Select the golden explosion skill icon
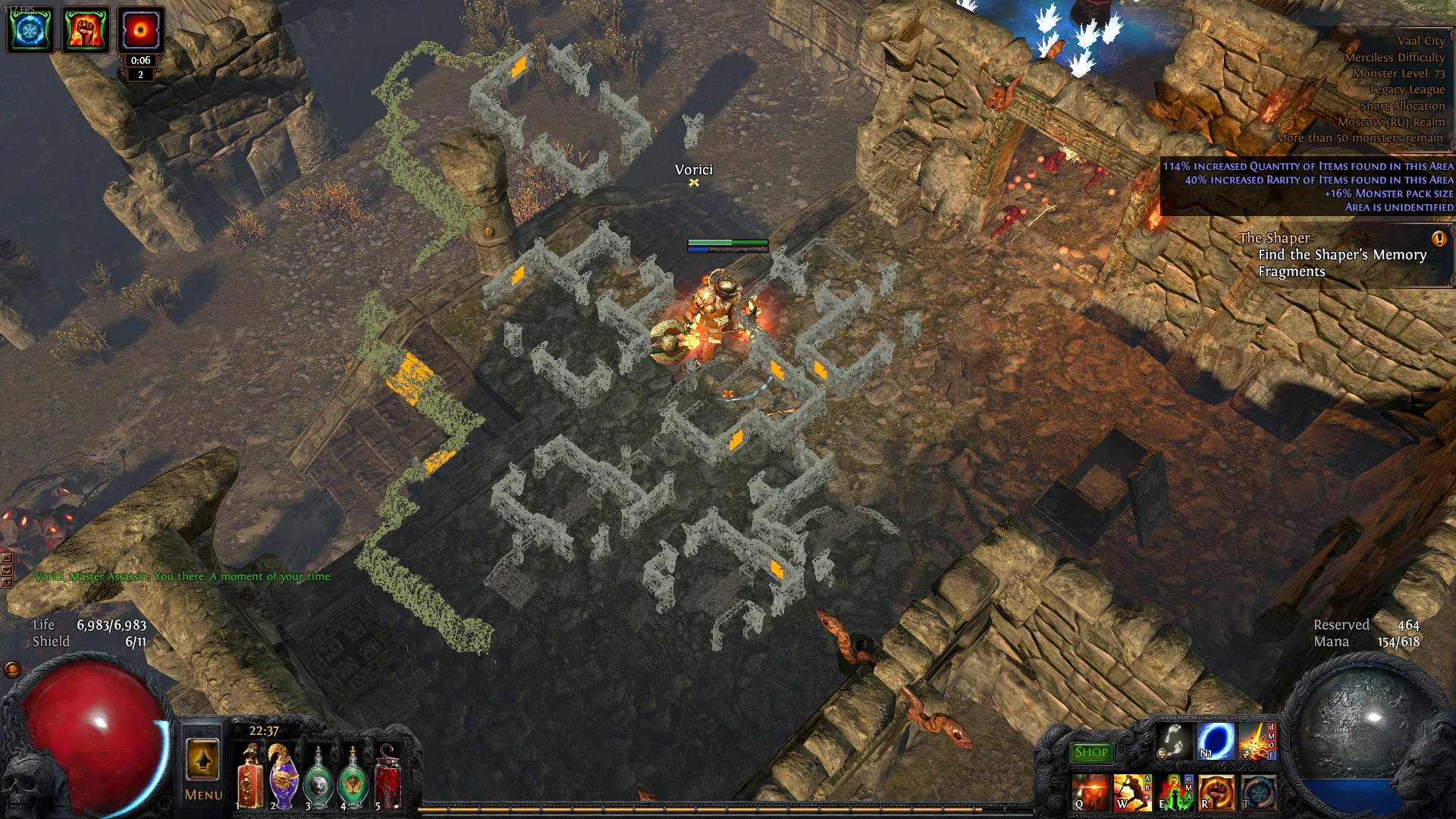 (x=1259, y=741)
